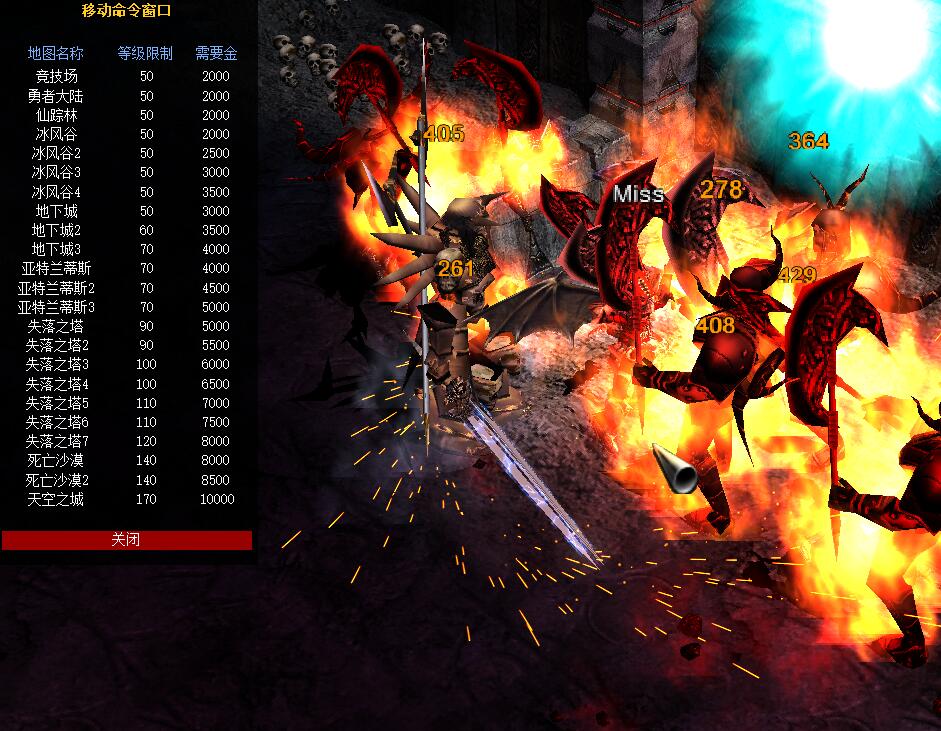The height and width of the screenshot is (731, 941).
Task: Warp to 失落之塔2
Action: click(x=56, y=345)
